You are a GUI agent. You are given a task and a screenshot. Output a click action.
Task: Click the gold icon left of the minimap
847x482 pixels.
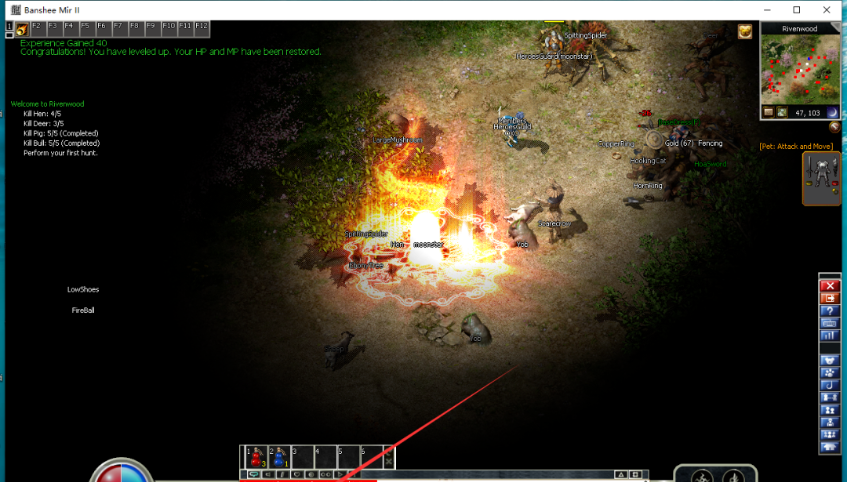click(x=745, y=31)
